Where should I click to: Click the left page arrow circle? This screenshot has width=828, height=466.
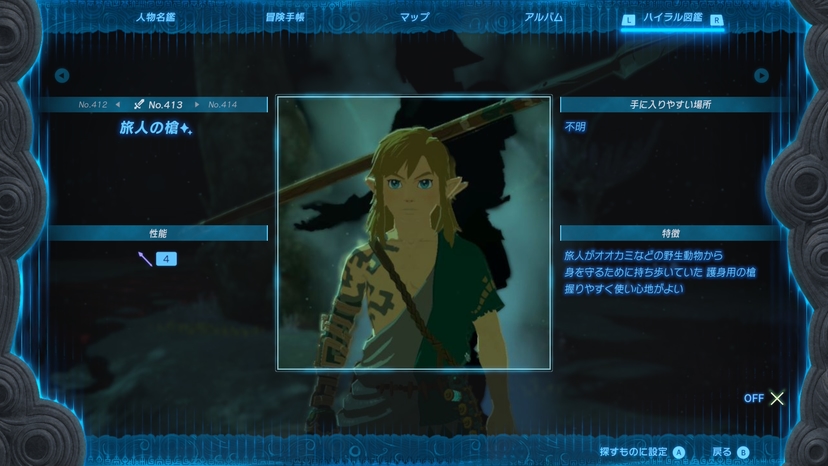62,75
